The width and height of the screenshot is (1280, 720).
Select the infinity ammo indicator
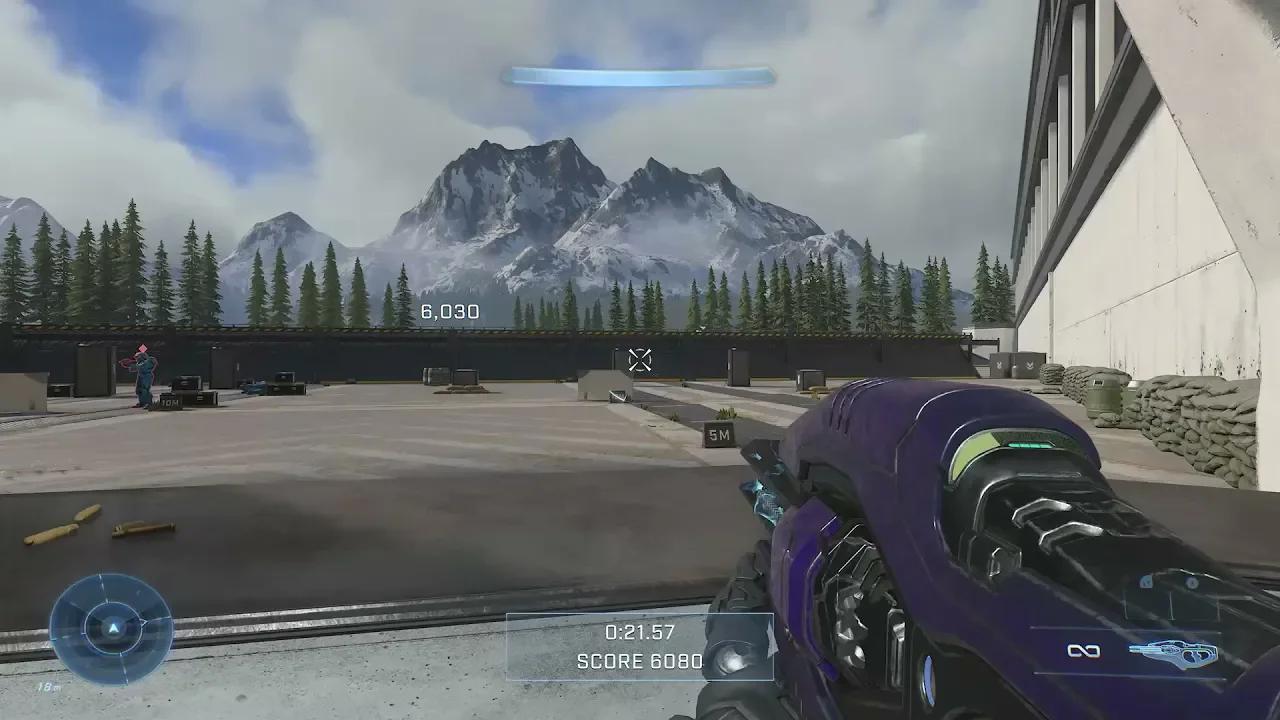(1084, 650)
